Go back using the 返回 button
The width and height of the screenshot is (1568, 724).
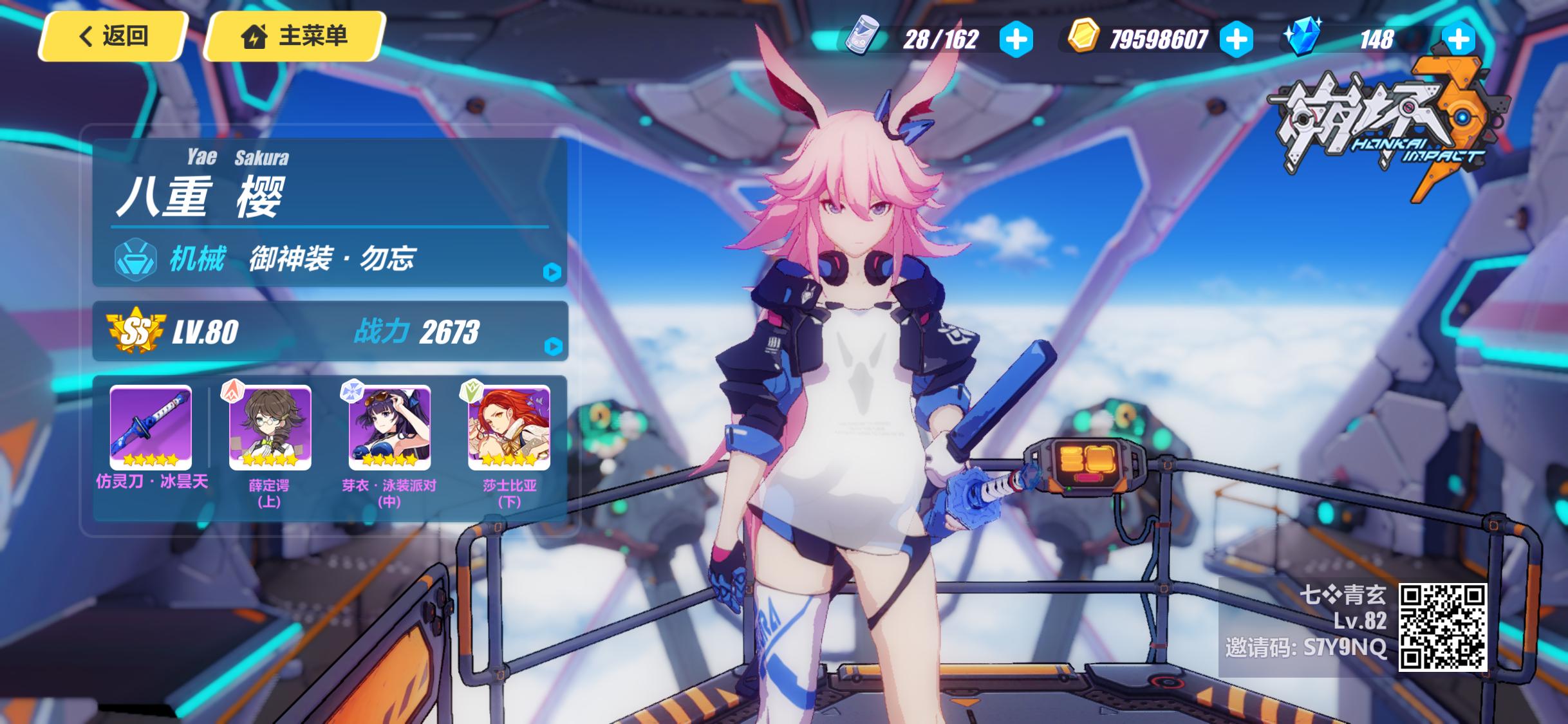[113, 36]
